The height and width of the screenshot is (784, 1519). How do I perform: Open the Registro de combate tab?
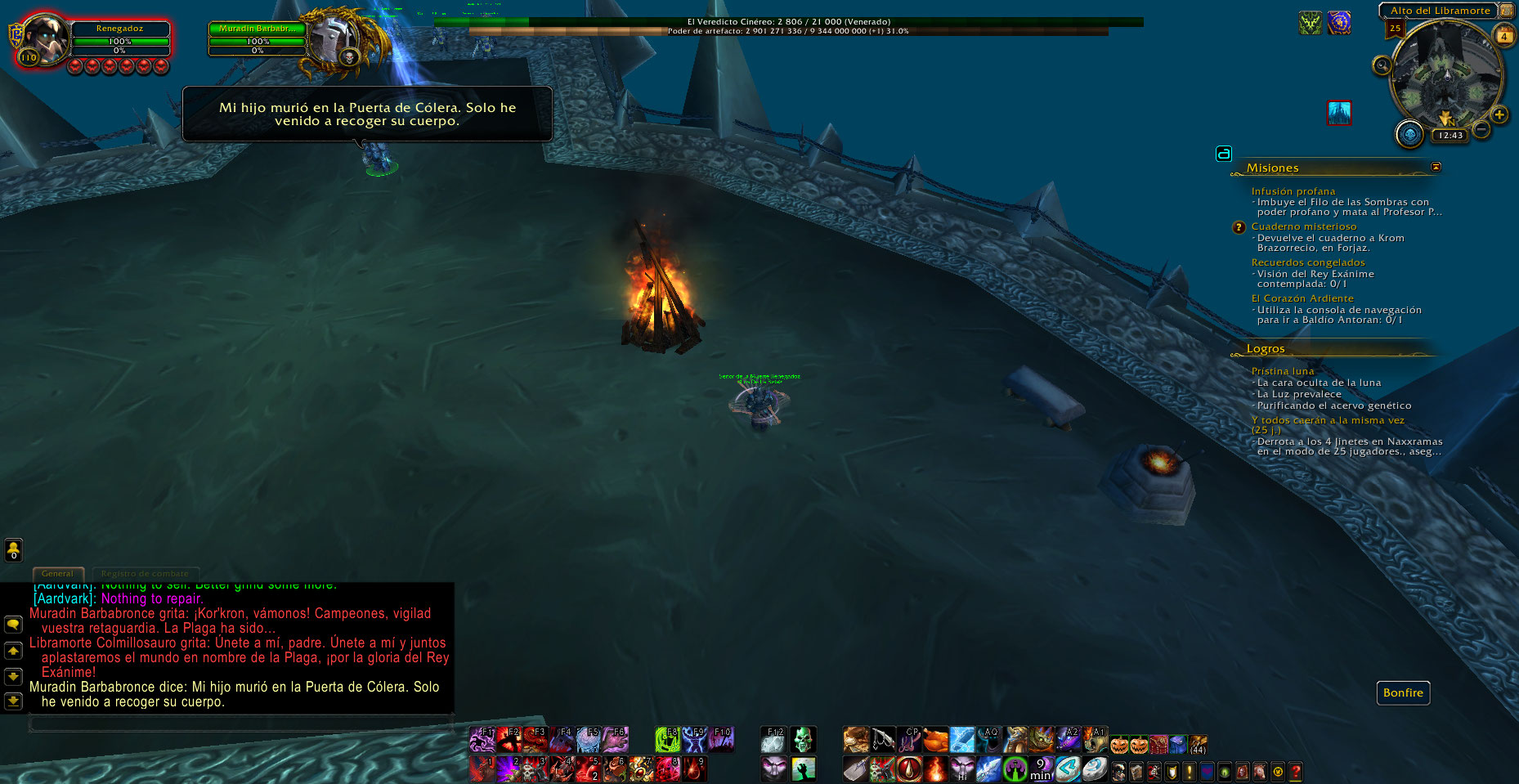(x=145, y=573)
